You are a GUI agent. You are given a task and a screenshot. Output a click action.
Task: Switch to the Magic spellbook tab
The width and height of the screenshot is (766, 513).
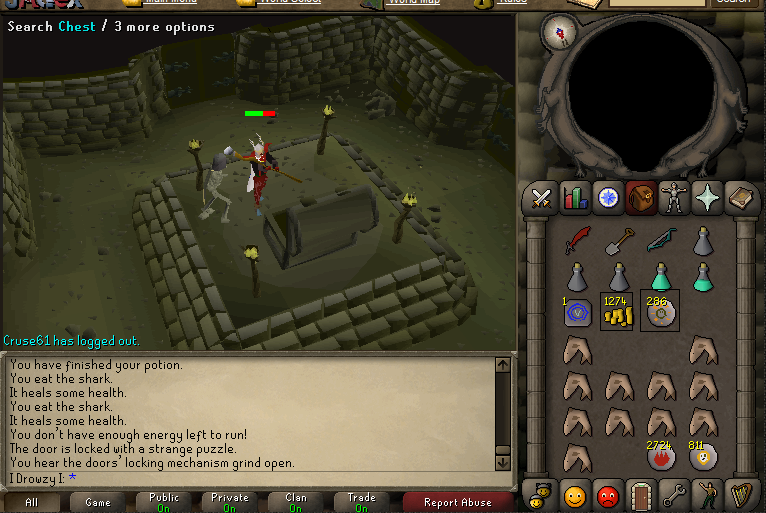(739, 198)
